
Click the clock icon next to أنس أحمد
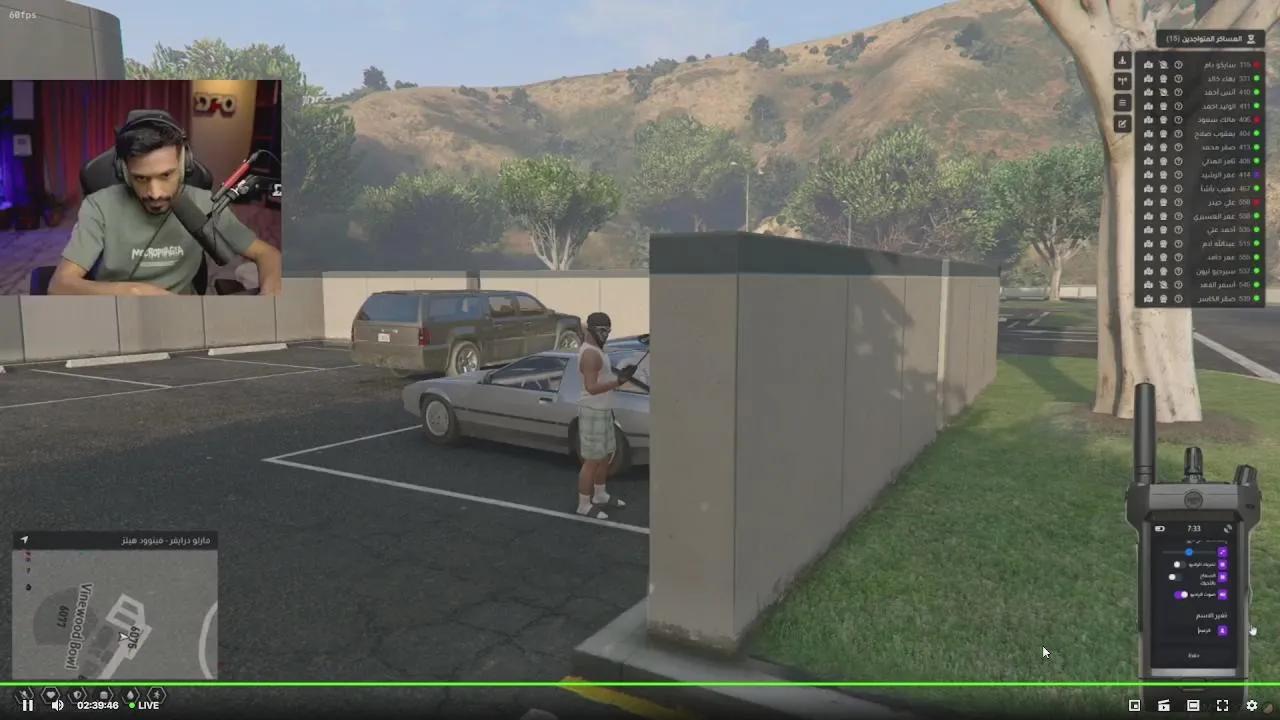[x=1179, y=93]
